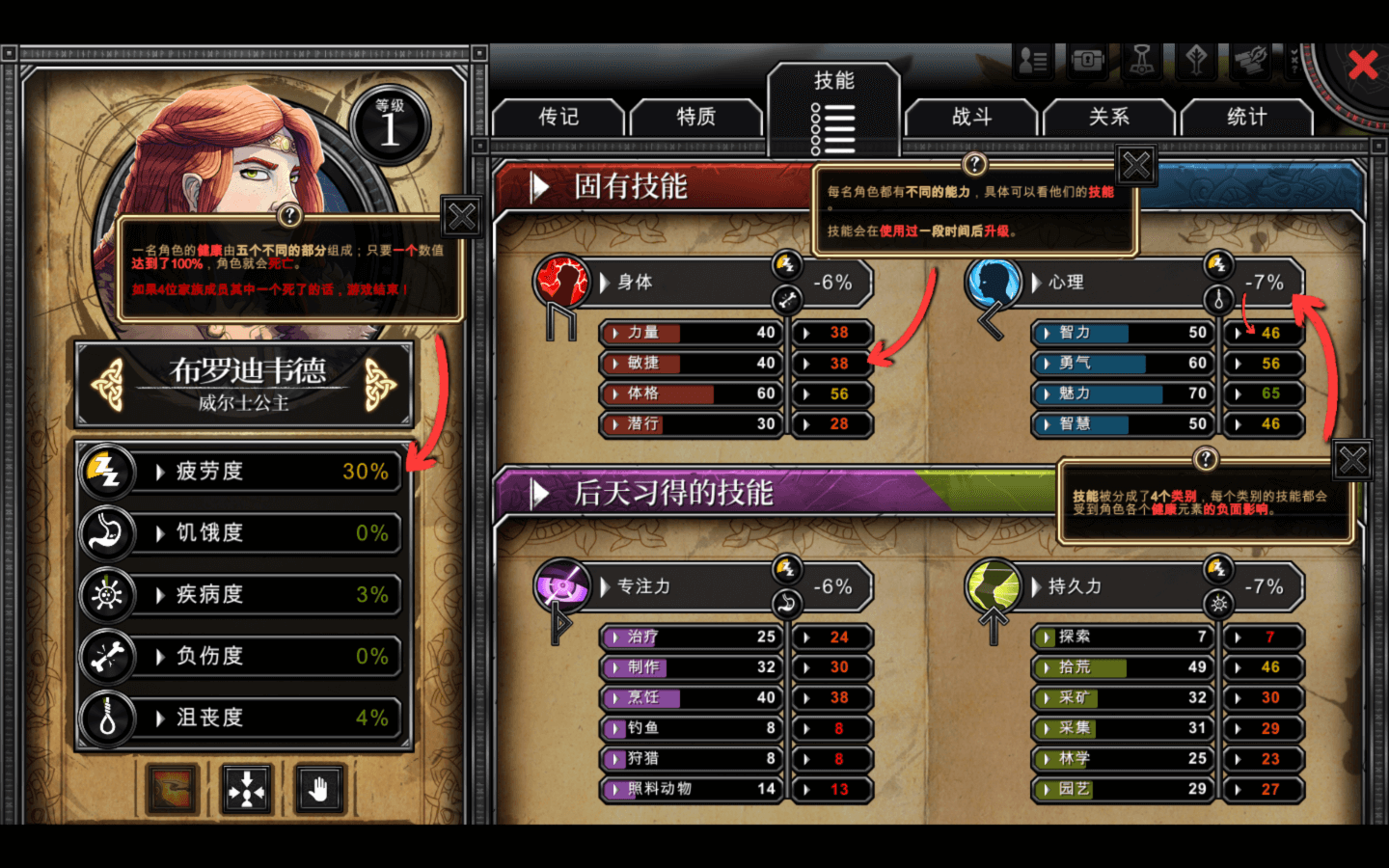Switch to the 传记 tab

pos(558,118)
